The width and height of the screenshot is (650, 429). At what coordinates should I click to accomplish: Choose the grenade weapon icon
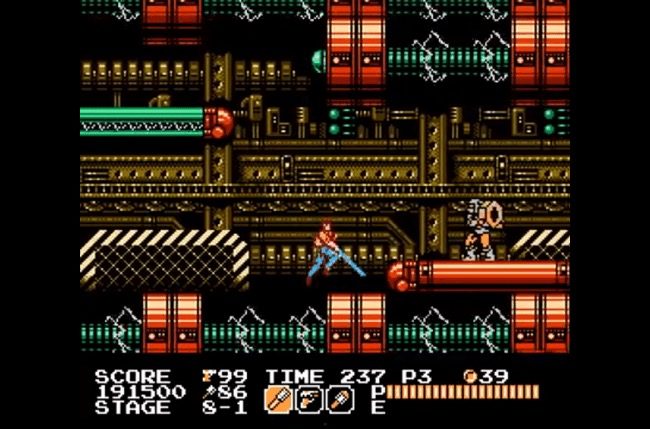click(340, 399)
